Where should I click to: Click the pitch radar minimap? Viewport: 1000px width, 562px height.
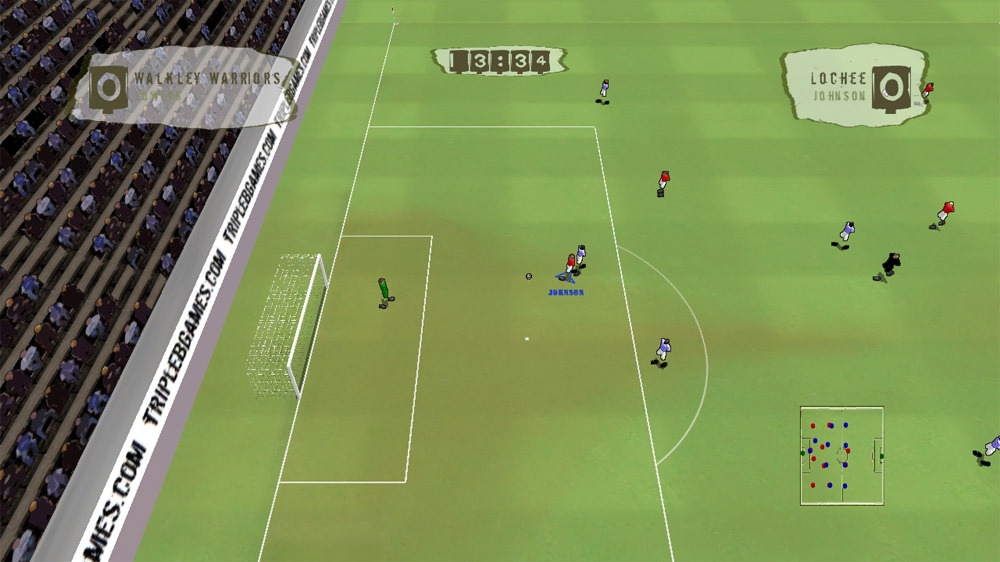click(x=841, y=455)
